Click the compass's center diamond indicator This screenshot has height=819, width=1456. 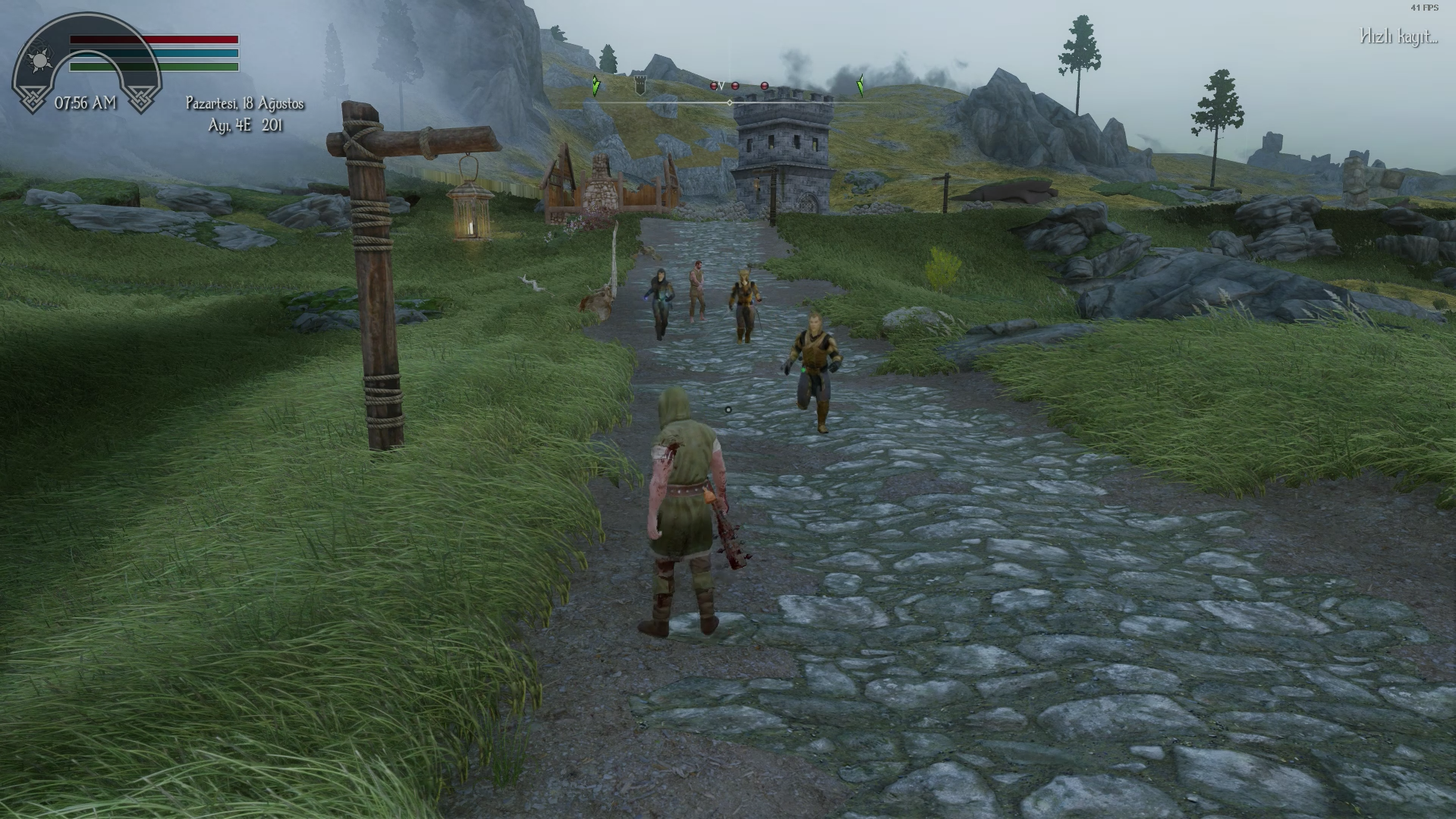pos(730,102)
